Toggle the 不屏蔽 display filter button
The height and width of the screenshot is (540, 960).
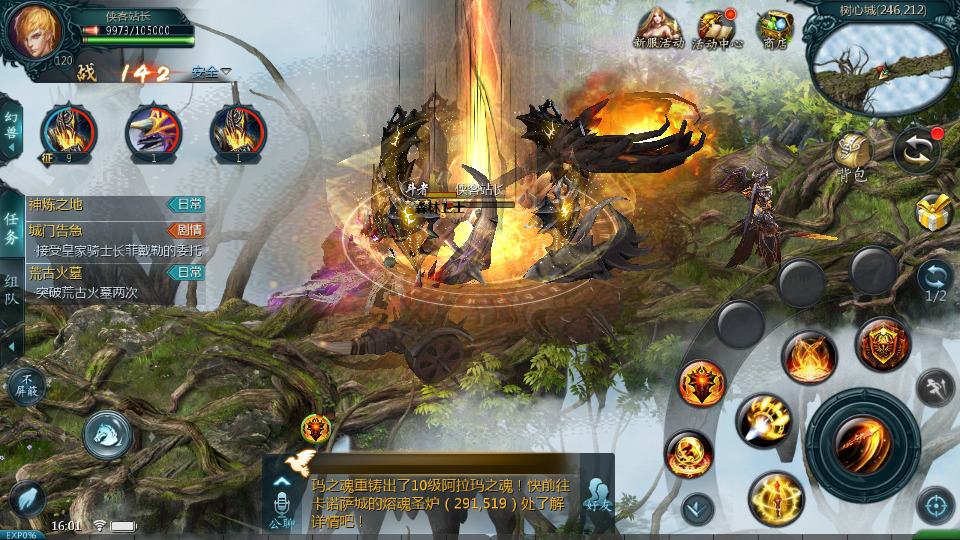26,385
